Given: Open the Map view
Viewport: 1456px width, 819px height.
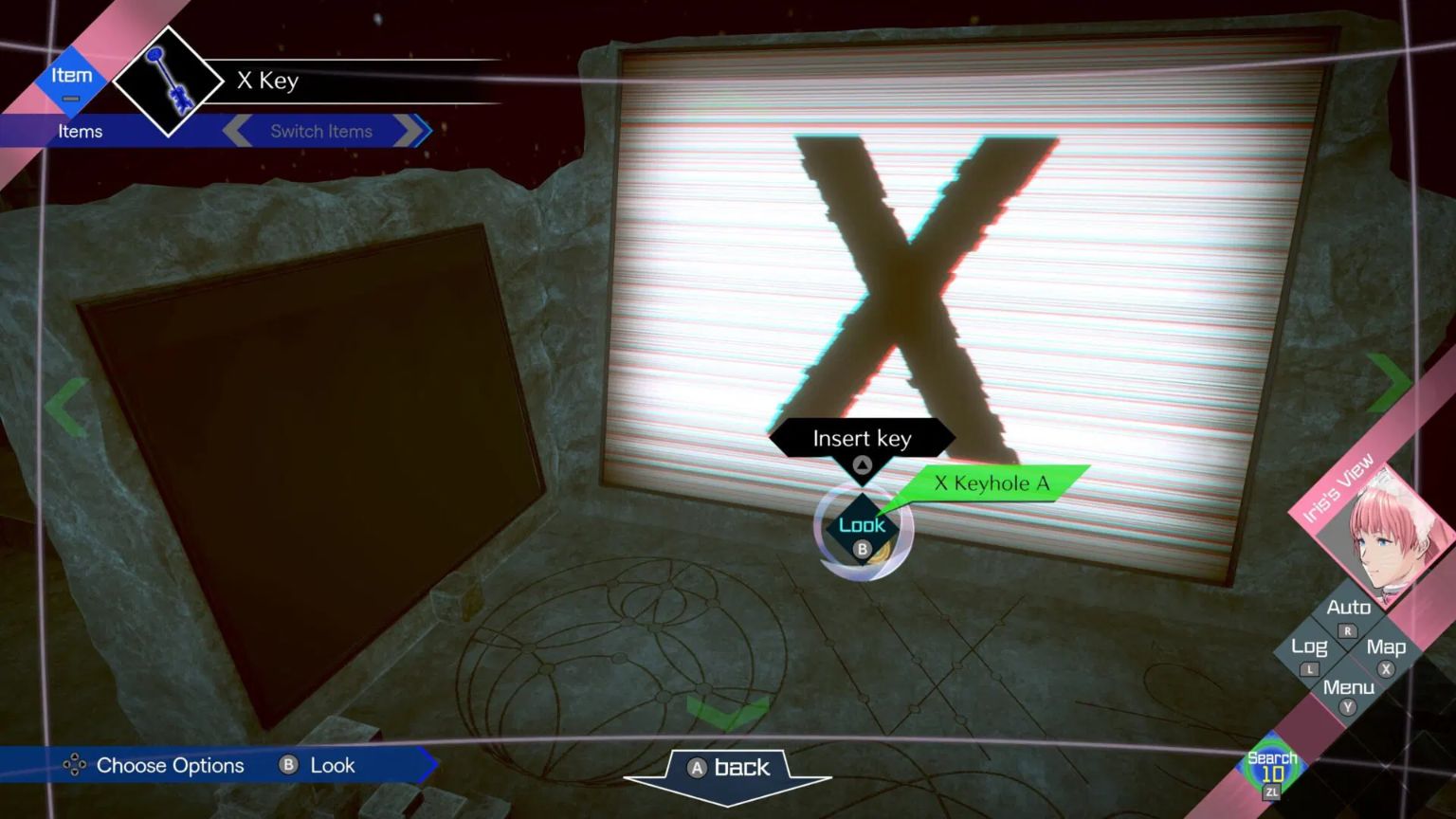Looking at the screenshot, I should (1388, 646).
